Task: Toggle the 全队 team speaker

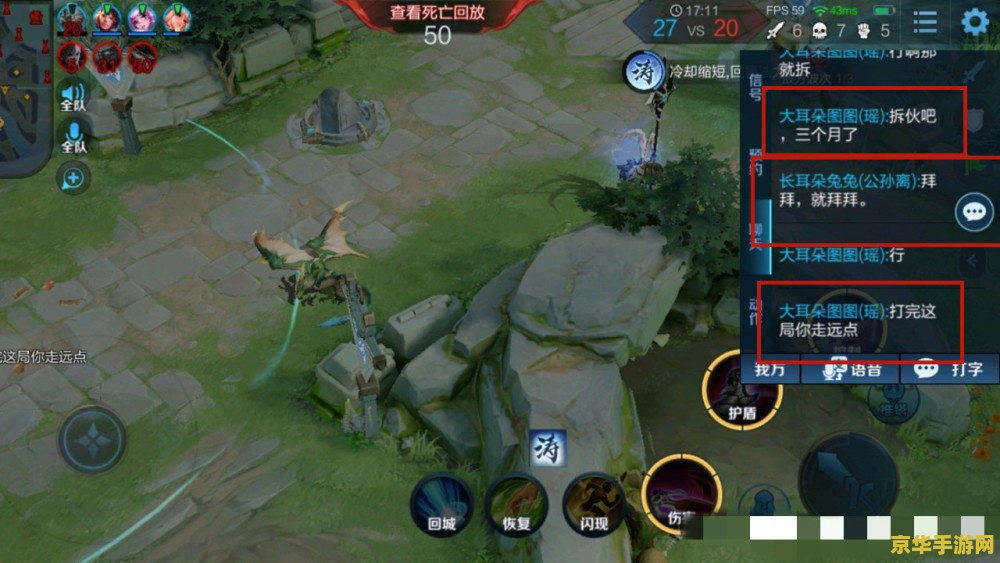Action: (74, 95)
